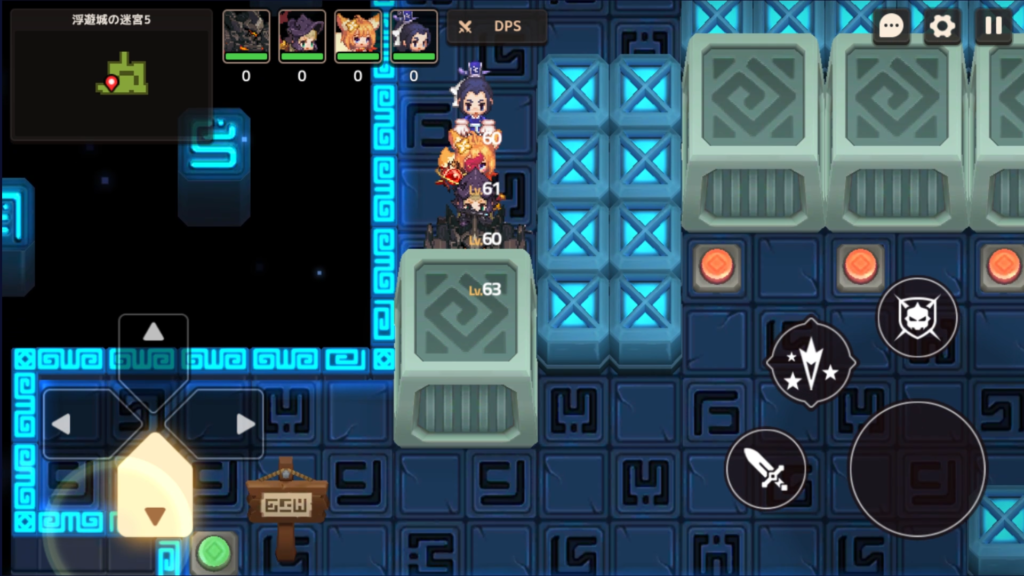The width and height of the screenshot is (1024, 576).
Task: Select the witch hat hero portrait
Action: click(x=302, y=36)
